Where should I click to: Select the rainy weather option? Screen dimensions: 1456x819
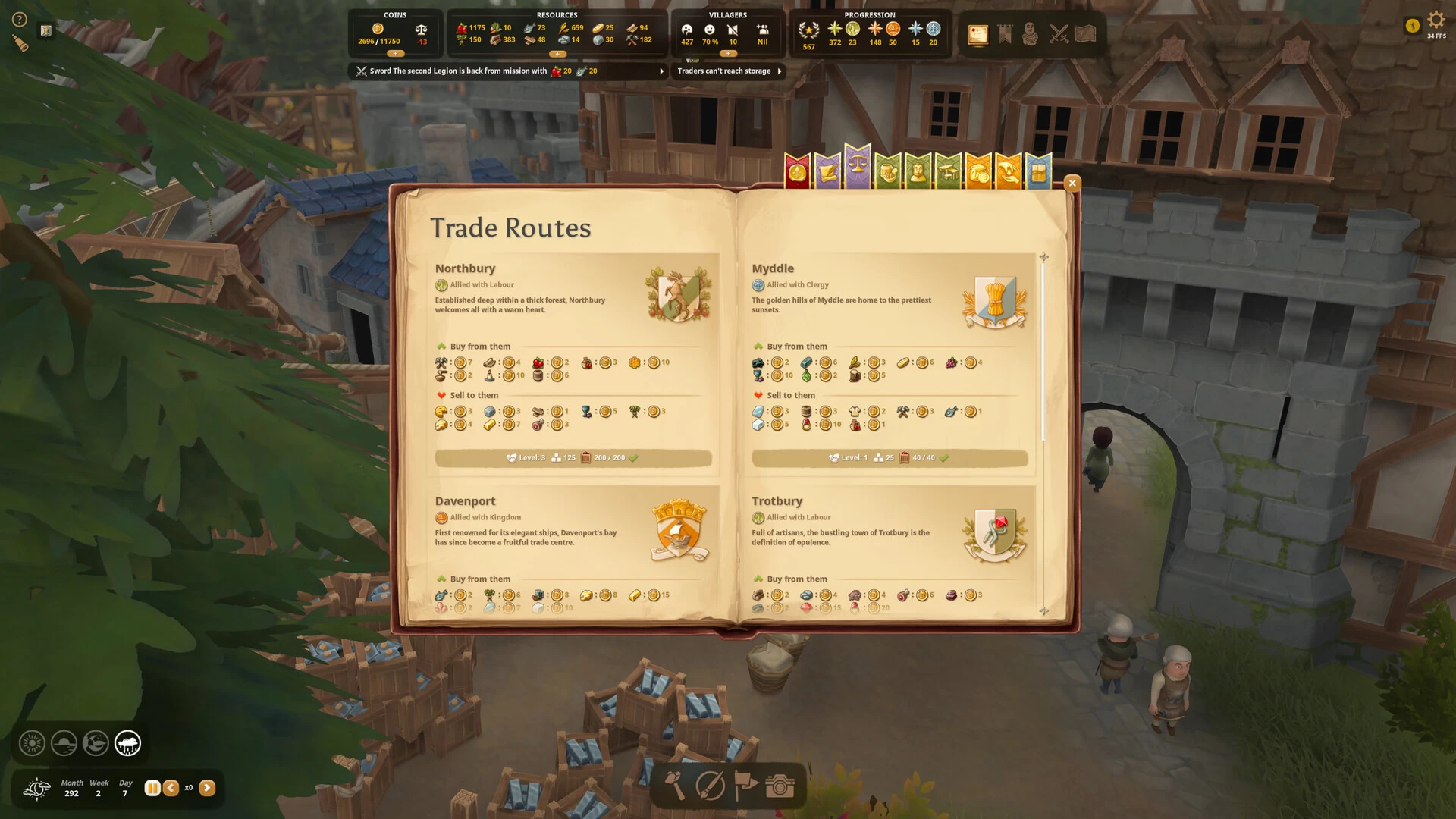[x=127, y=743]
